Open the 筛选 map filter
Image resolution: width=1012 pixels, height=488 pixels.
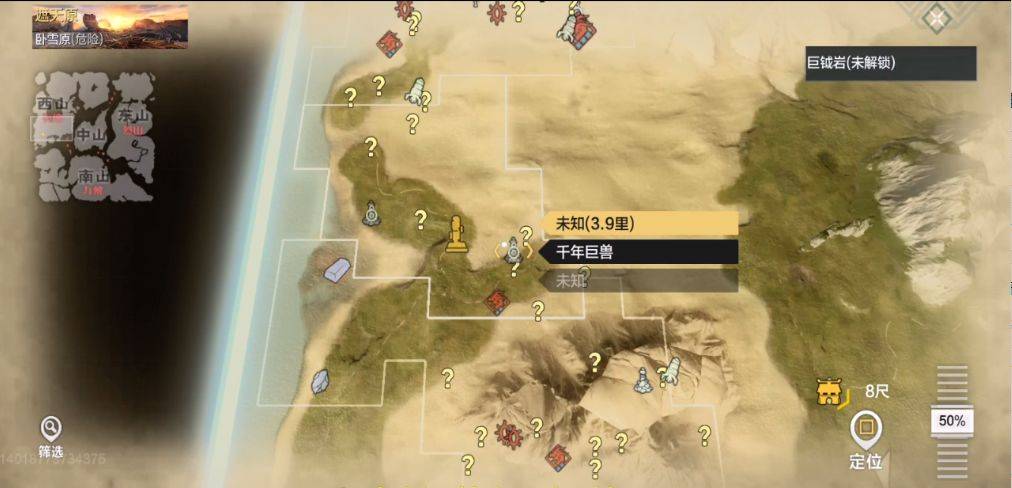coord(50,431)
